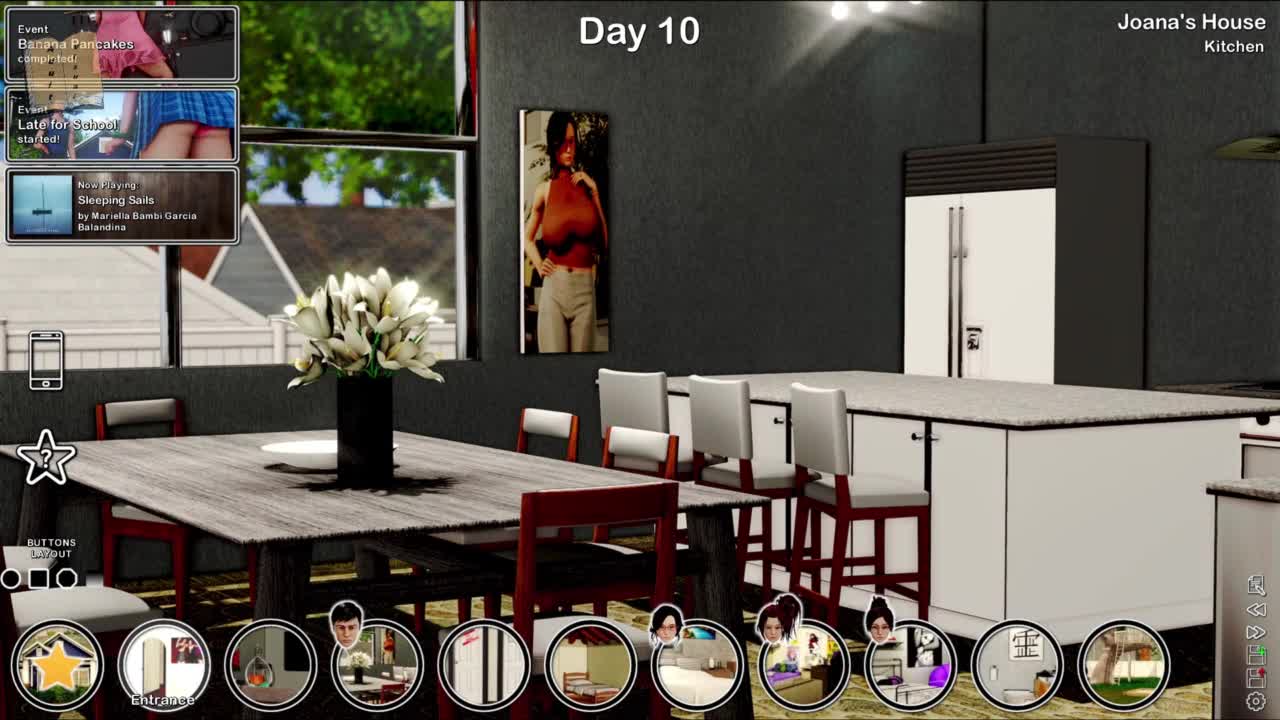
Task: Click the rewind double-arrow button
Action: [x=1256, y=609]
